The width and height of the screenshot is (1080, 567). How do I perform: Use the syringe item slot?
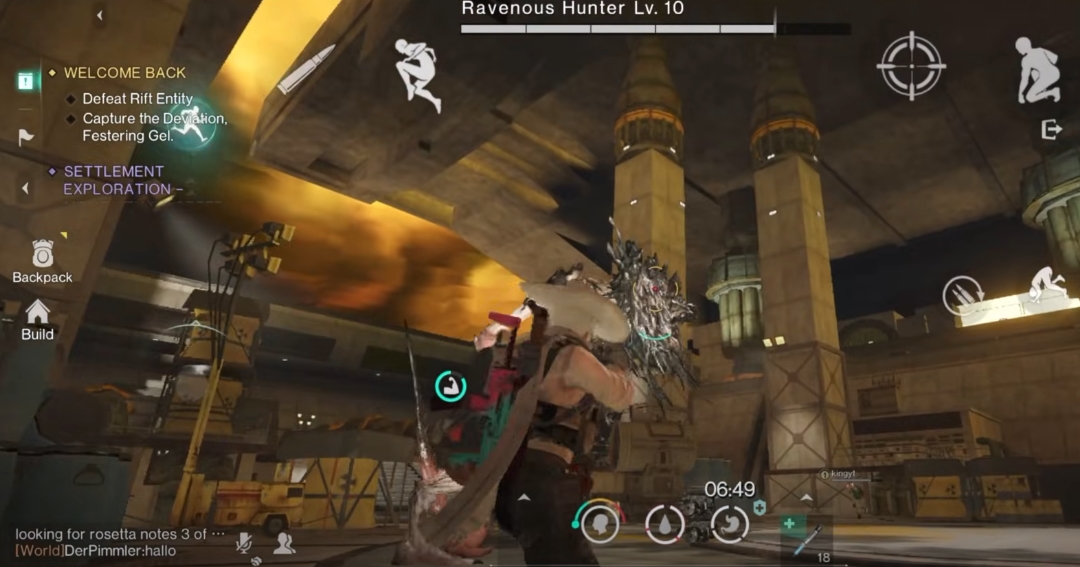point(807,534)
